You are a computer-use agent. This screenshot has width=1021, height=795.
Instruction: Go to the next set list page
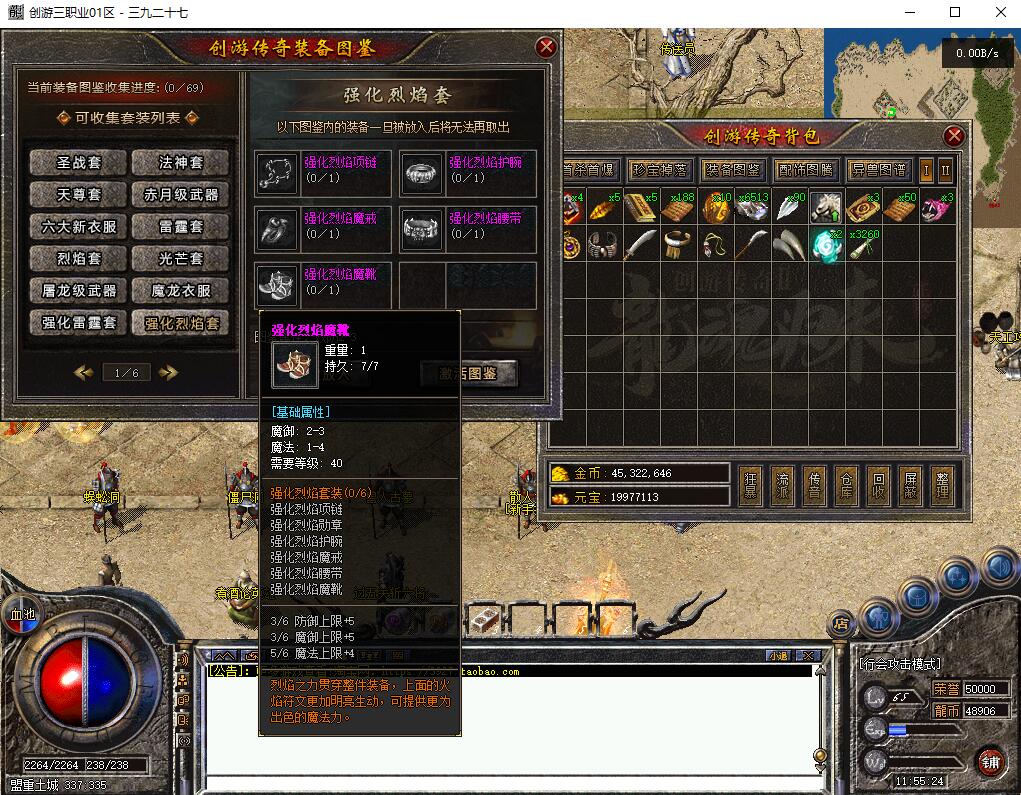click(168, 372)
